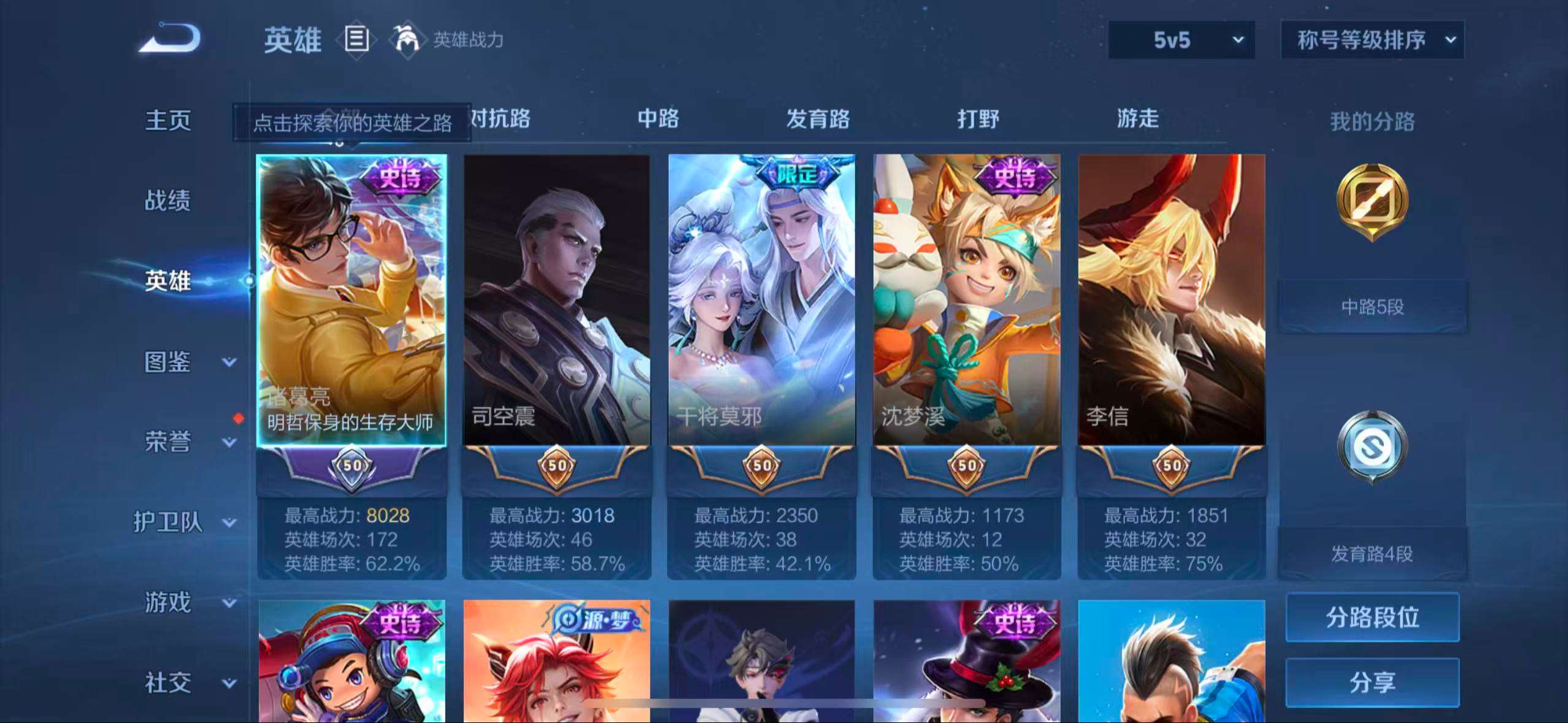Open the 5v5 mode dropdown
Viewport: 1568px width, 723px height.
tap(1181, 39)
